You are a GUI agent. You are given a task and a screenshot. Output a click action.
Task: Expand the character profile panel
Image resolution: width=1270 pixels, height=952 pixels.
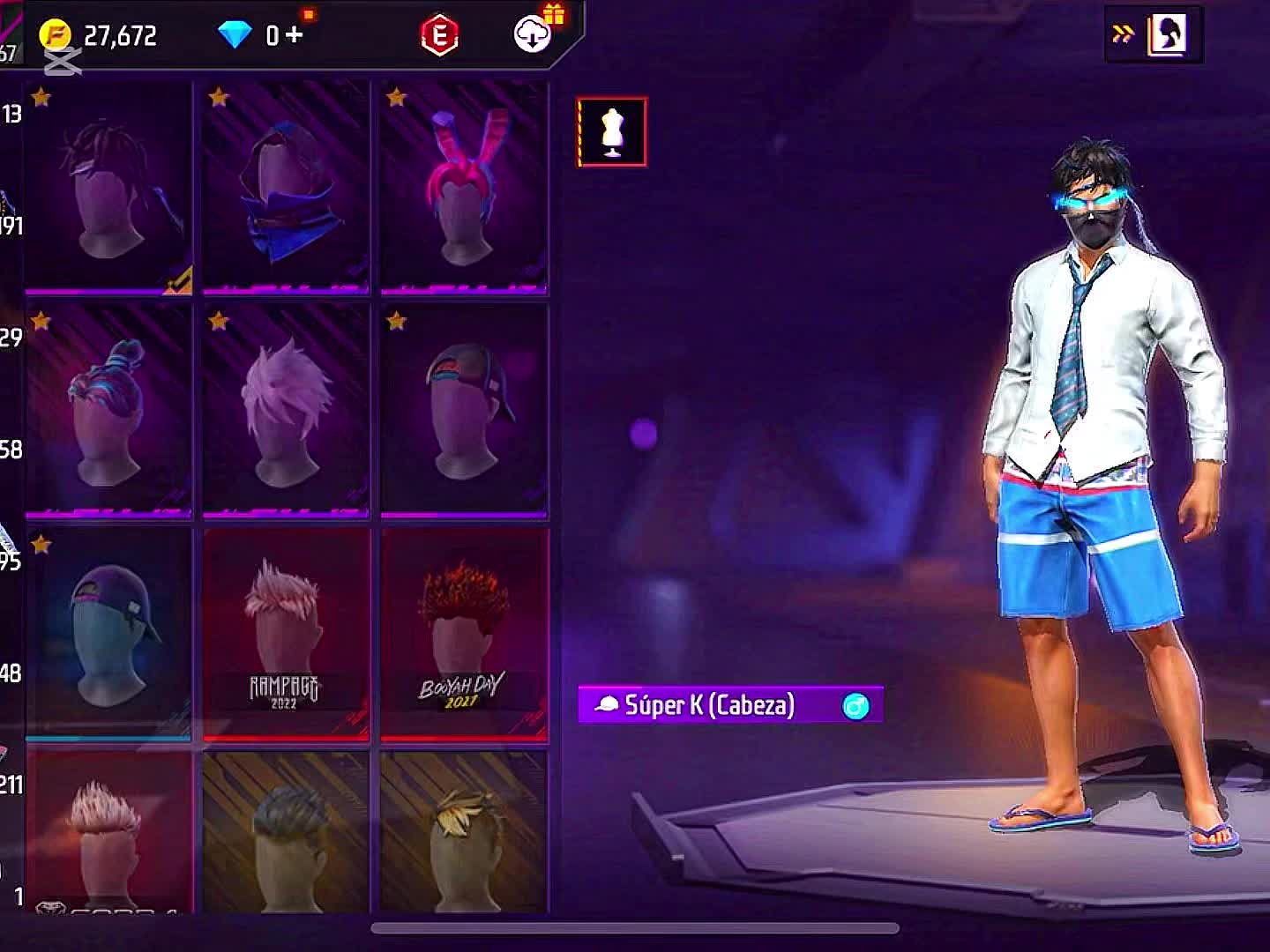click(x=1154, y=34)
